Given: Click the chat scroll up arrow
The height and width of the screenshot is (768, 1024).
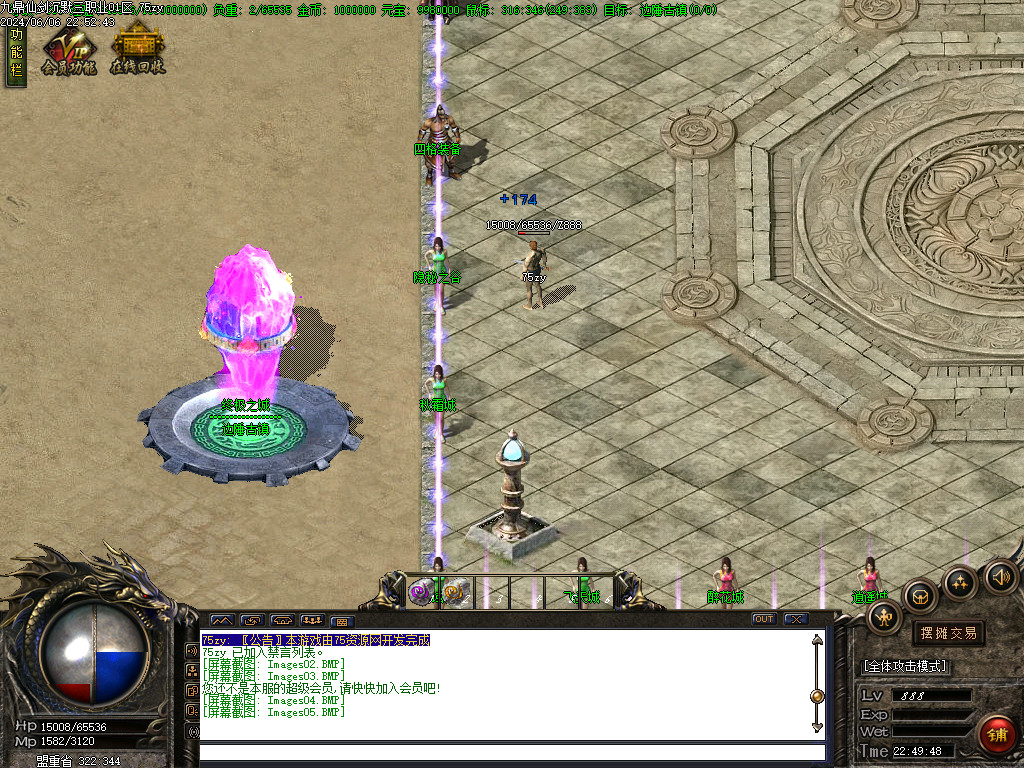Looking at the screenshot, I should pos(817,642).
